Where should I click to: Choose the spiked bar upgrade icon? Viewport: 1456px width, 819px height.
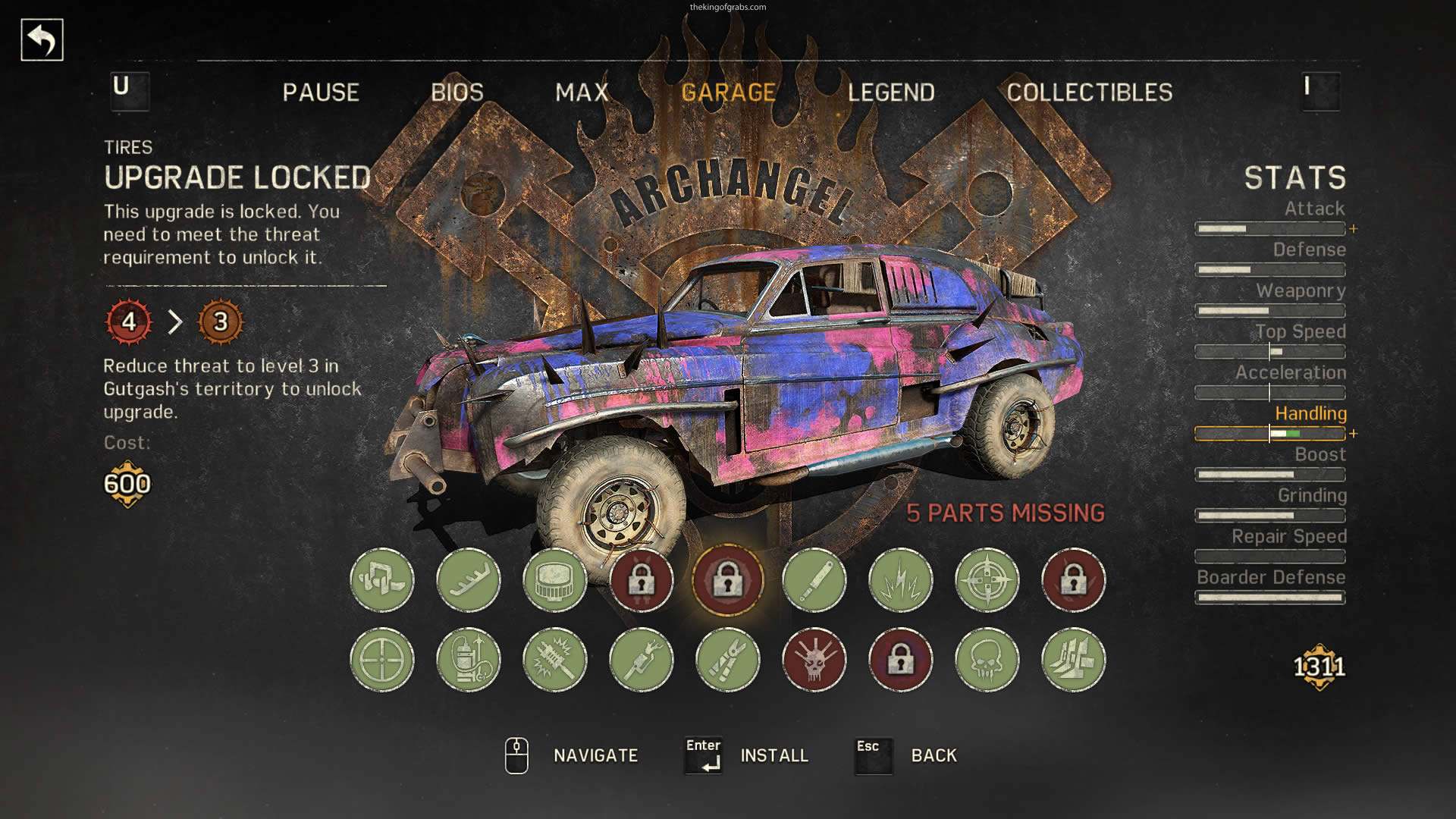(x=469, y=580)
